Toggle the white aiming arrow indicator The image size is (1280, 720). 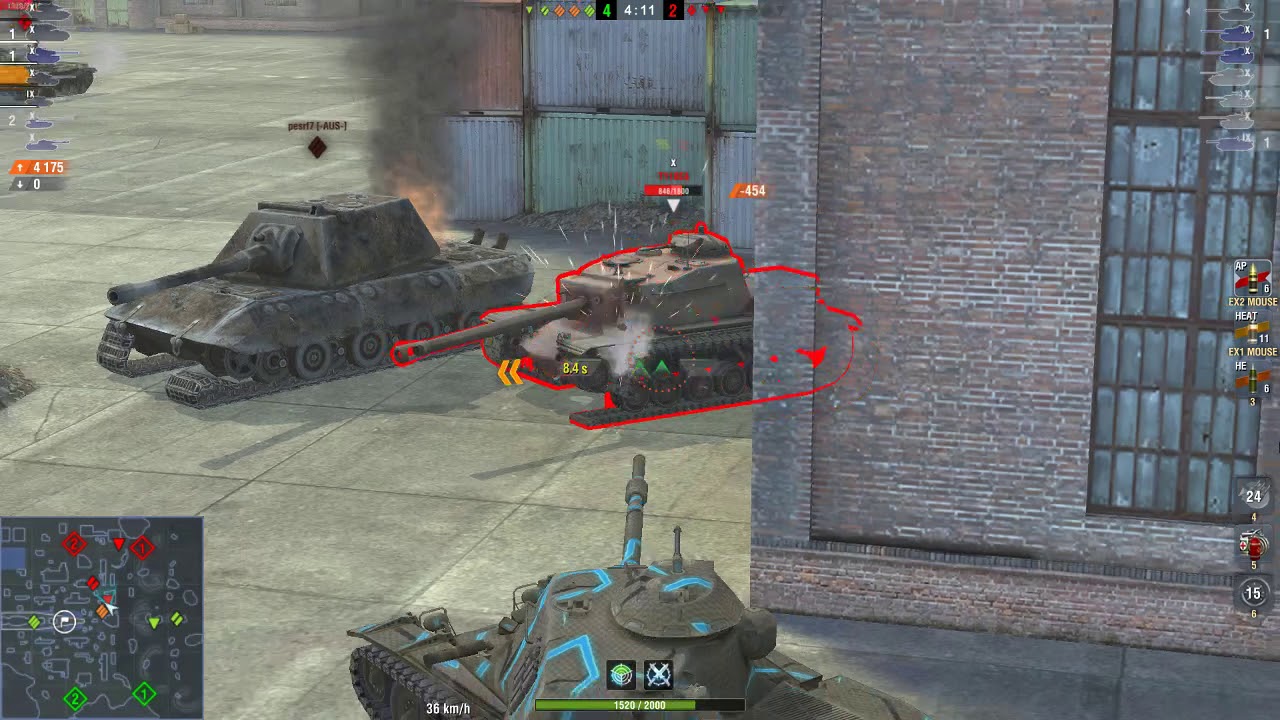[x=675, y=203]
